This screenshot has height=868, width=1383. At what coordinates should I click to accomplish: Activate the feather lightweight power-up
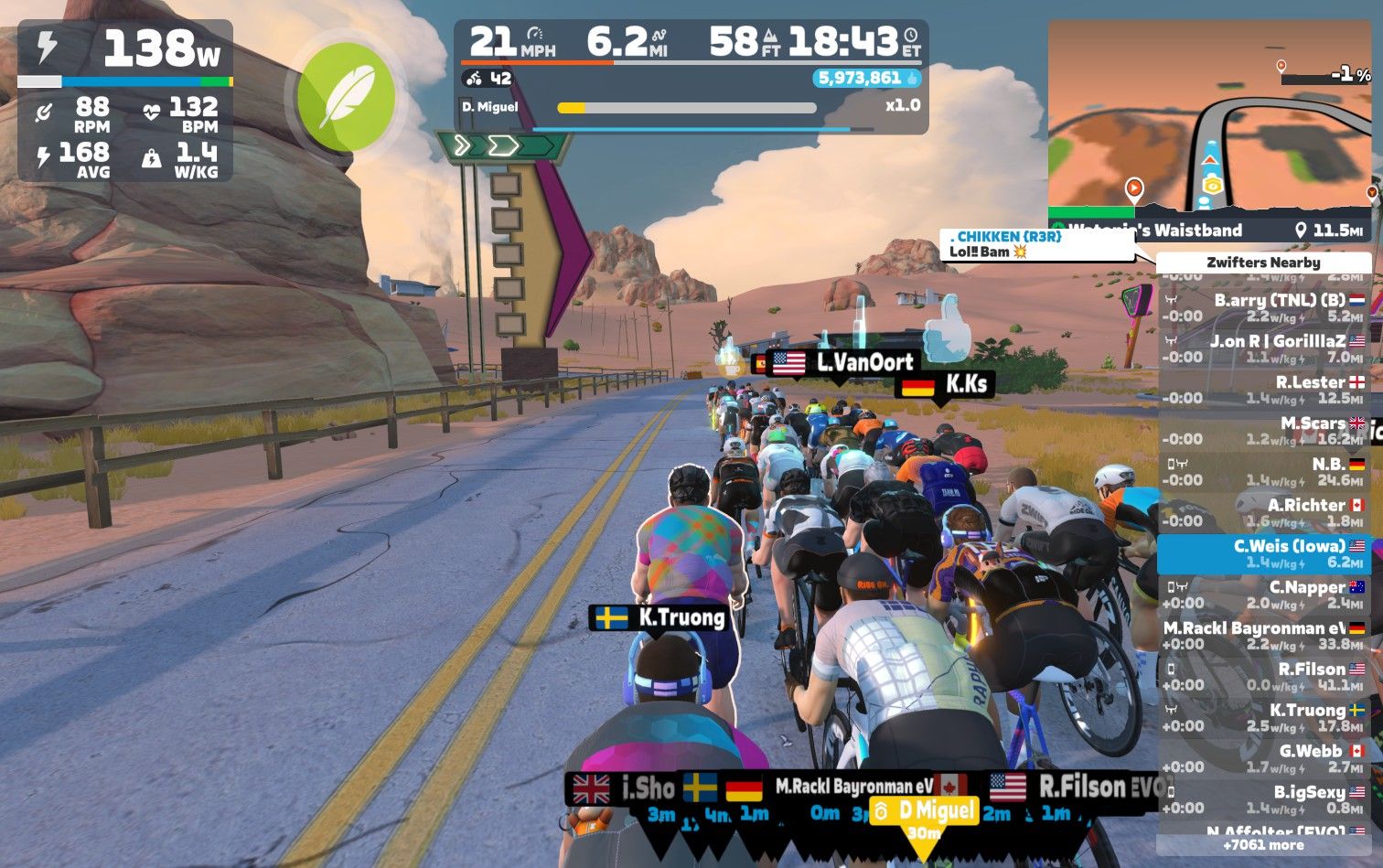tap(346, 97)
